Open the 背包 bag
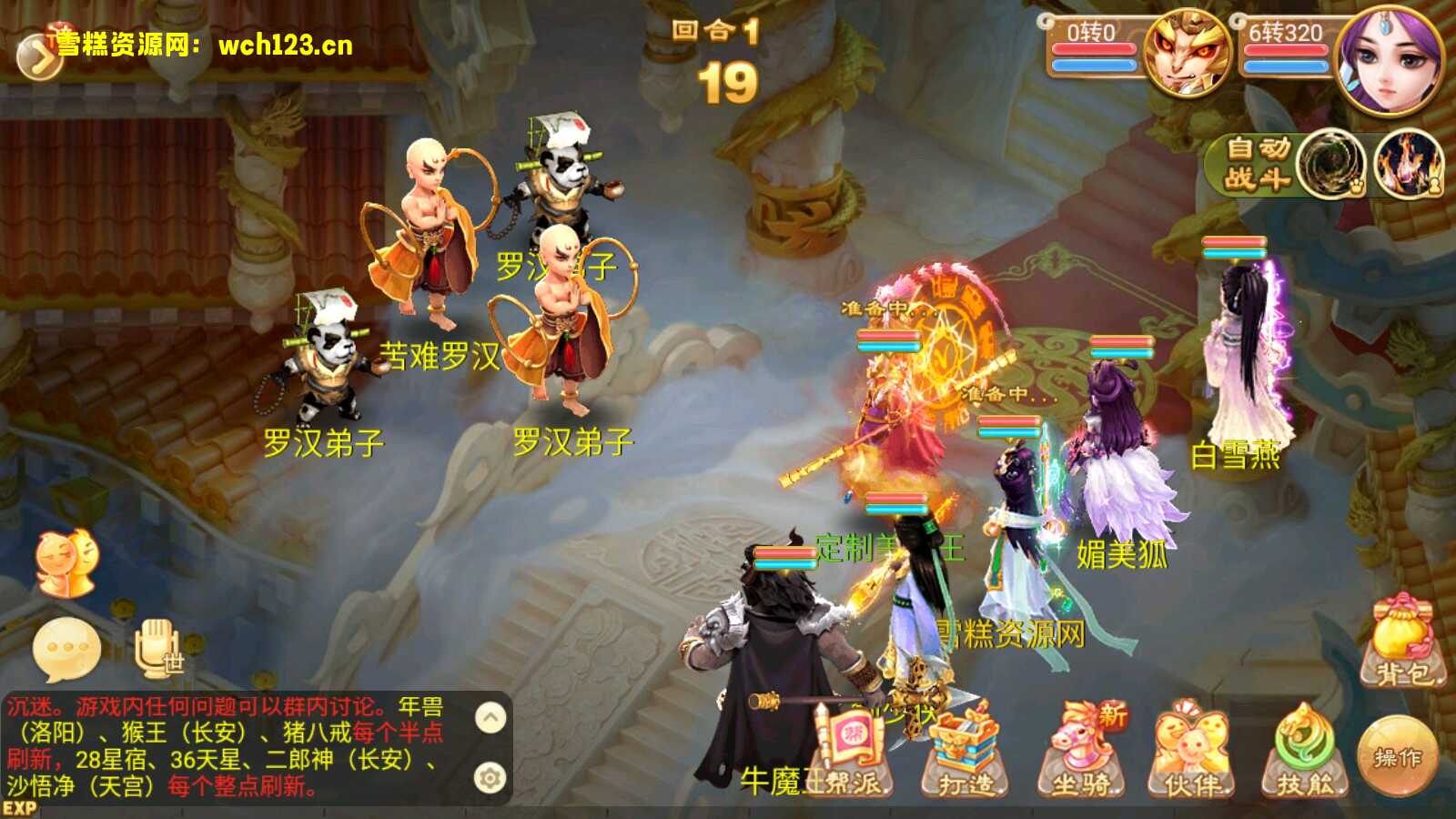This screenshot has width=1456, height=819. pos(1402,642)
